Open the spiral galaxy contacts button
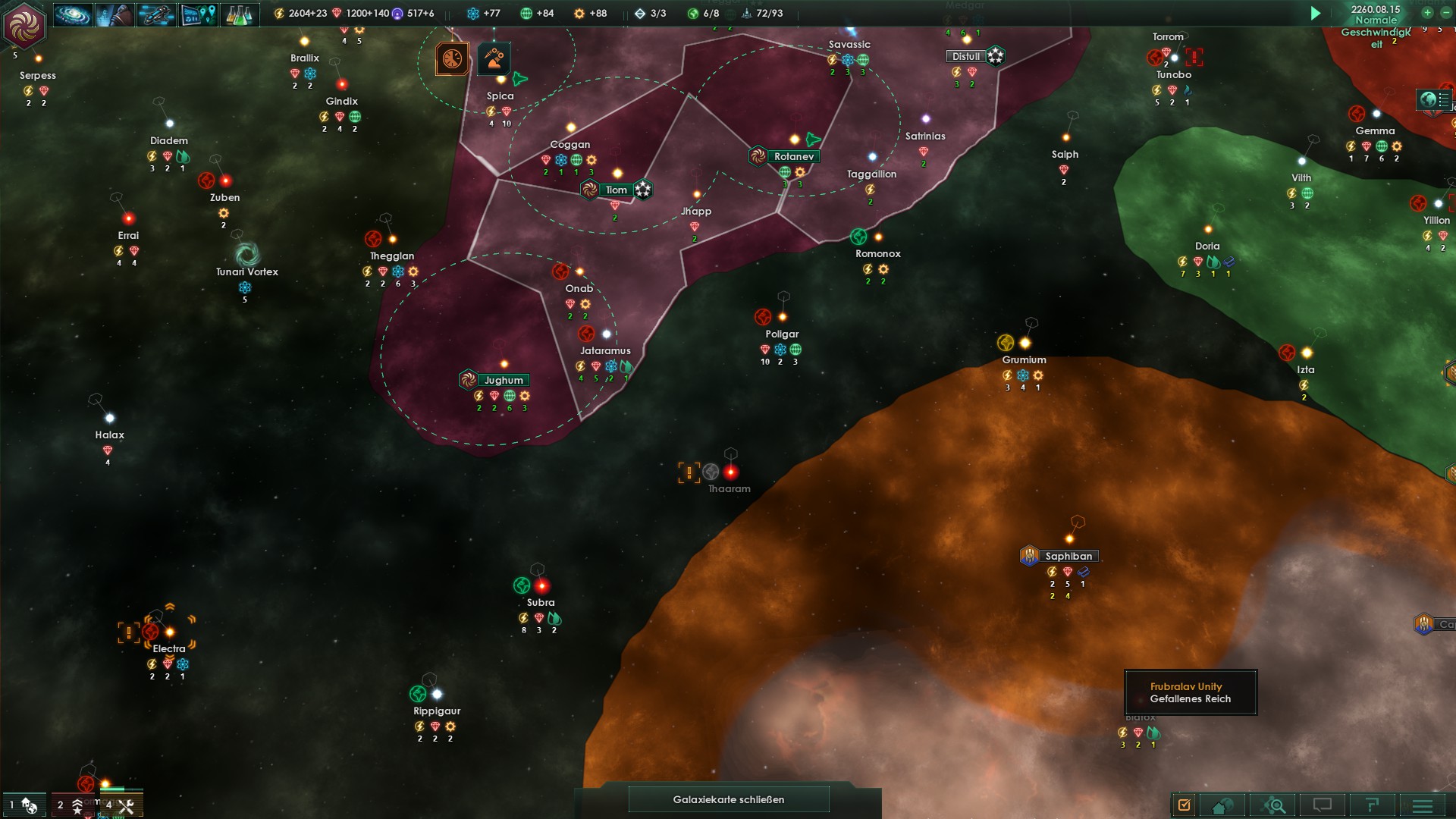The height and width of the screenshot is (819, 1456). 74,14
